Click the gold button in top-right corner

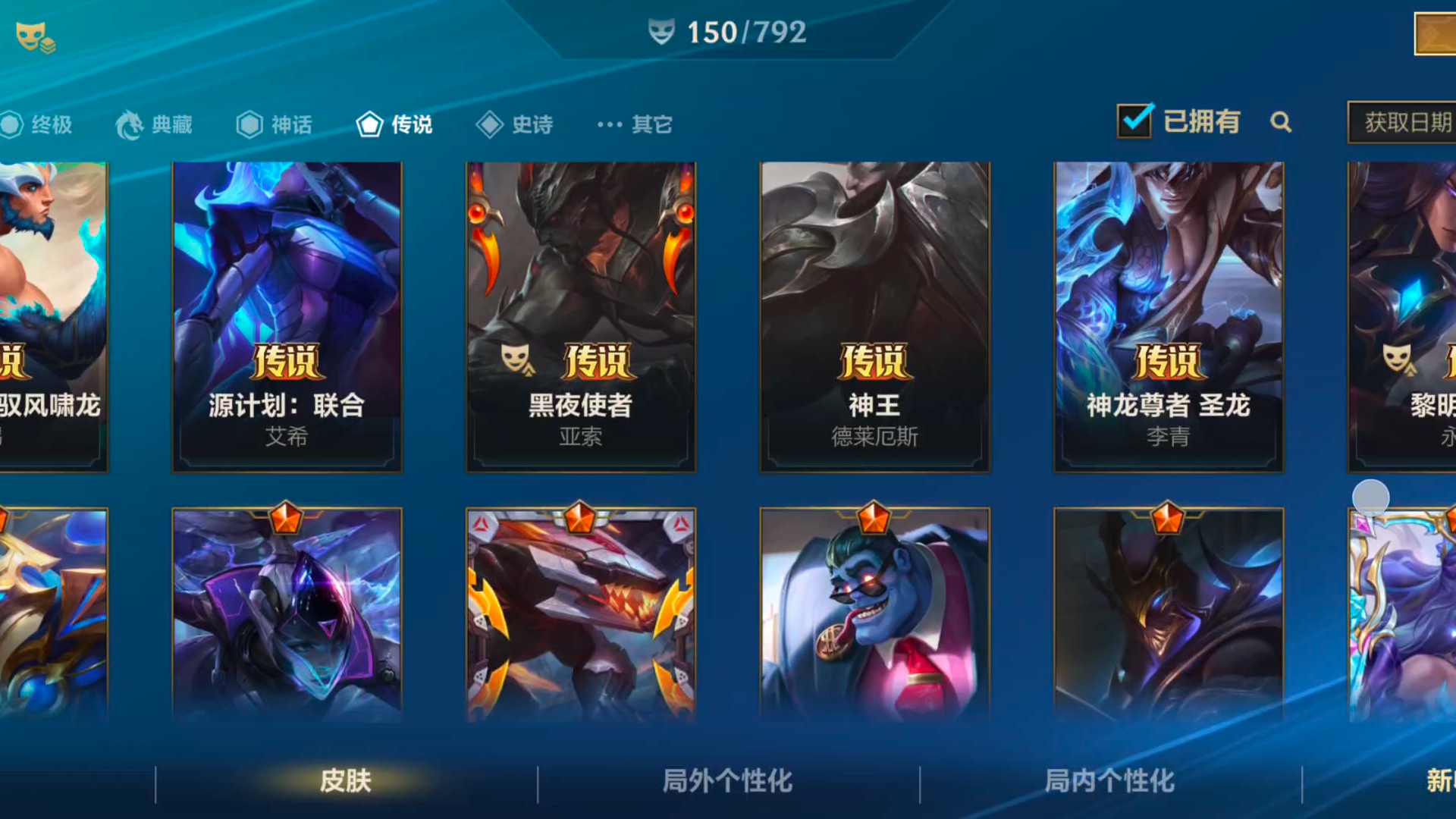[x=1435, y=34]
